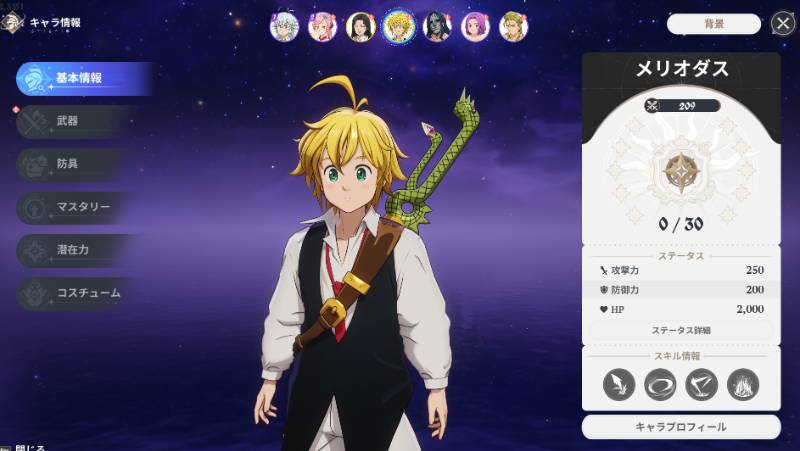The width and height of the screenshot is (800, 451).
Task: Choose the green-blond haired character portrait
Action: 514,26
